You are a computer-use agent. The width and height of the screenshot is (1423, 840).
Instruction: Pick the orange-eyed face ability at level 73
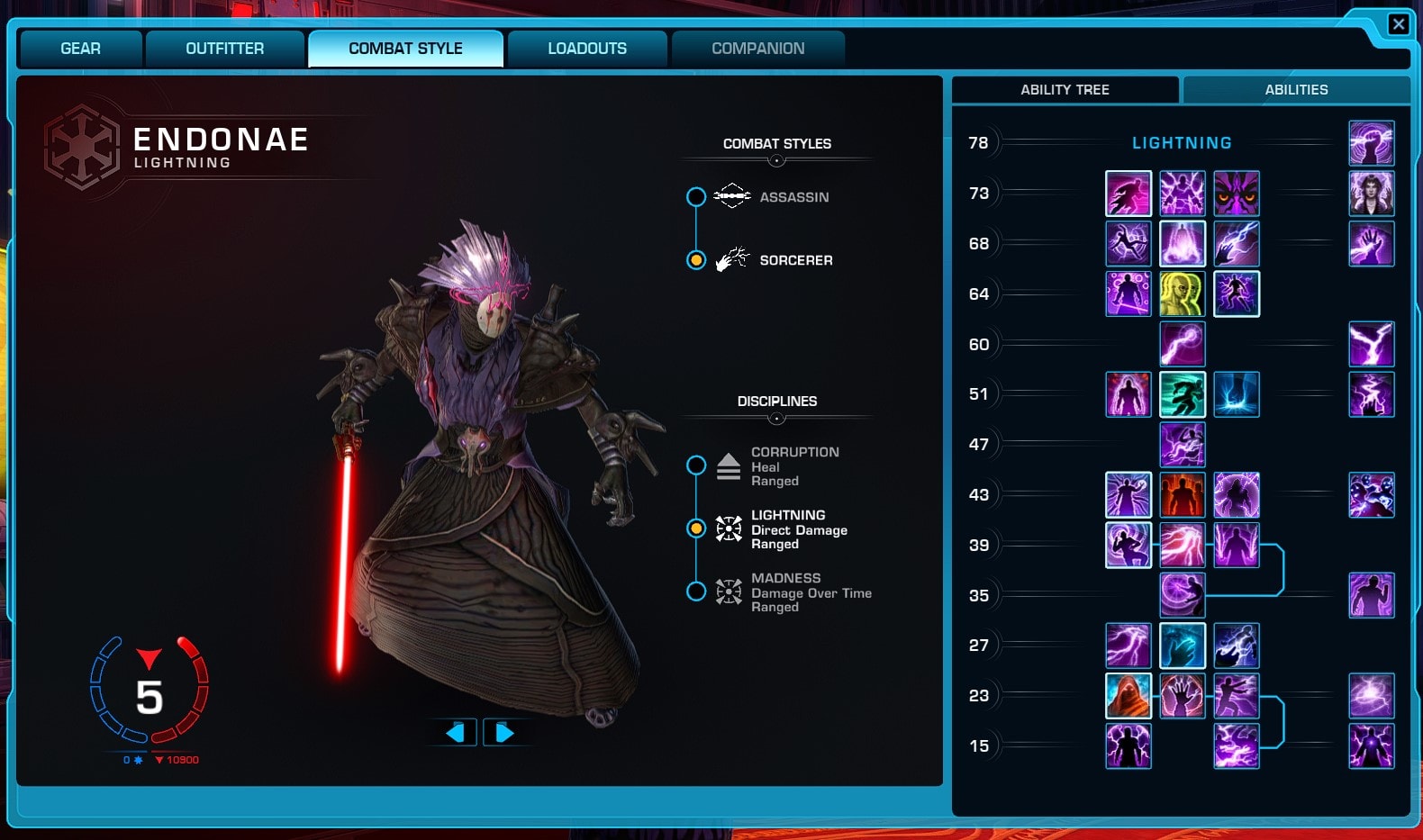tap(1236, 194)
